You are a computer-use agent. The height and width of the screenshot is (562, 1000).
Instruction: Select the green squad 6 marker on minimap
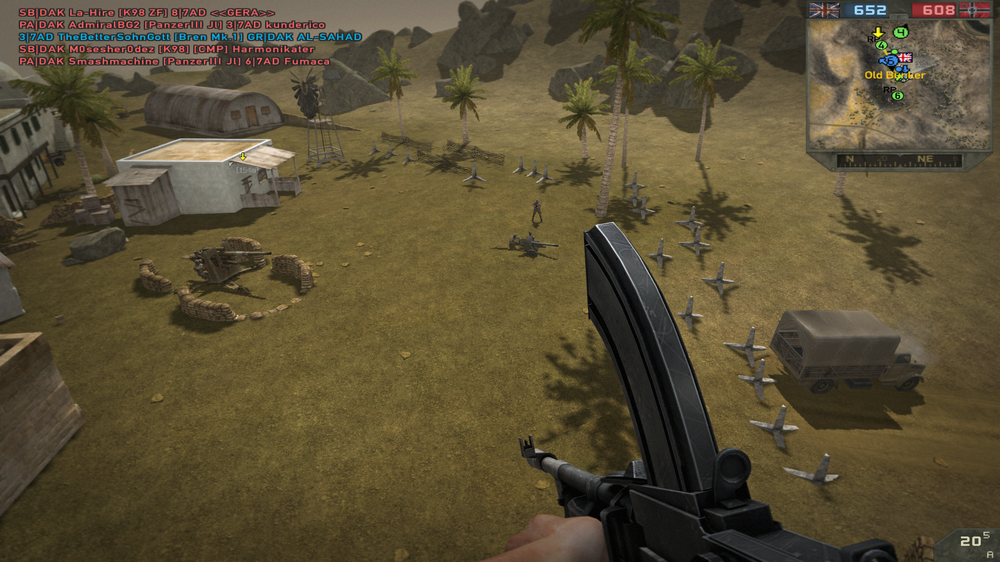pos(897,96)
